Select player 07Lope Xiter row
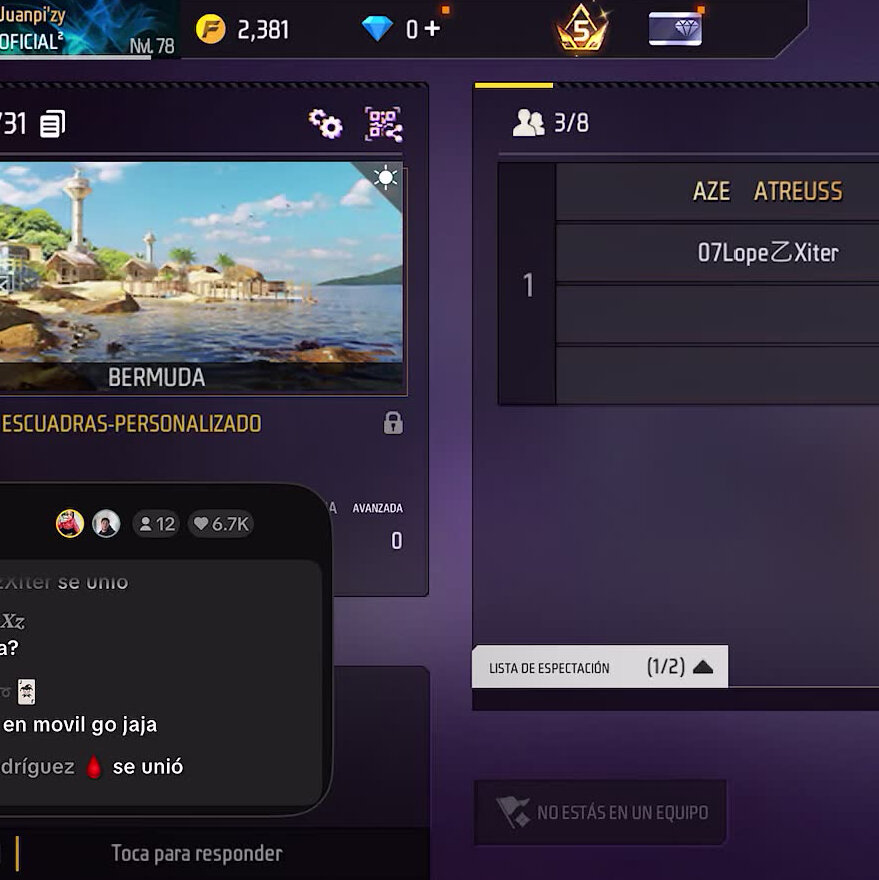 (716, 253)
